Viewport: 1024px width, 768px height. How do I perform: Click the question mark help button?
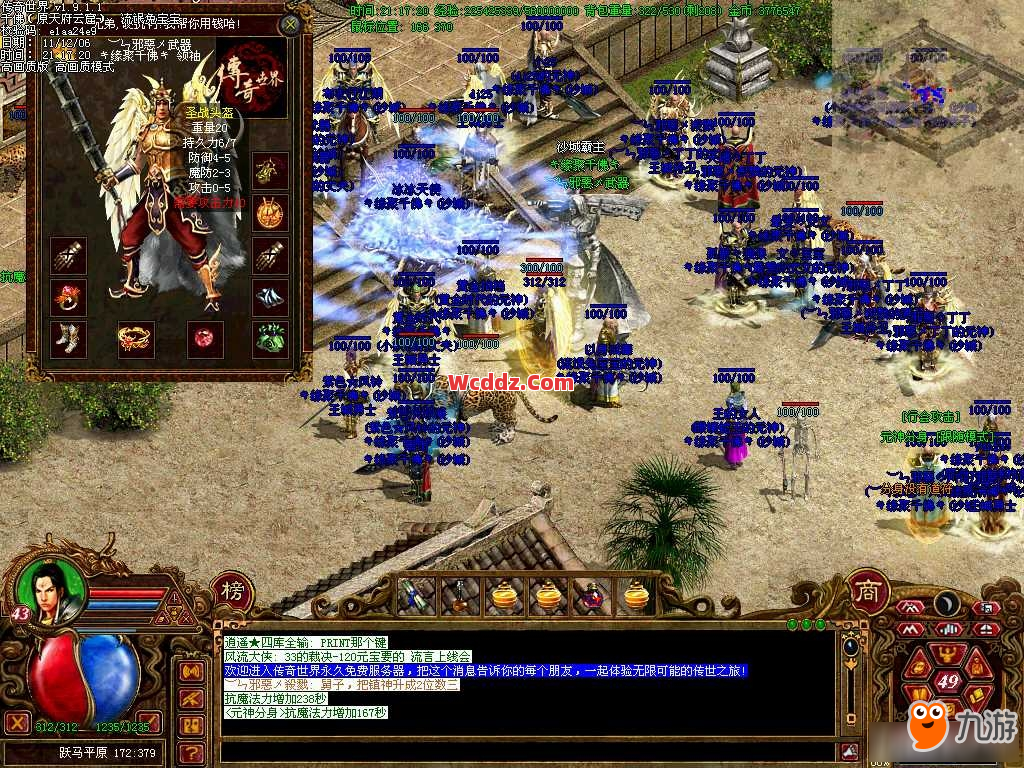pyautogui.click(x=190, y=752)
